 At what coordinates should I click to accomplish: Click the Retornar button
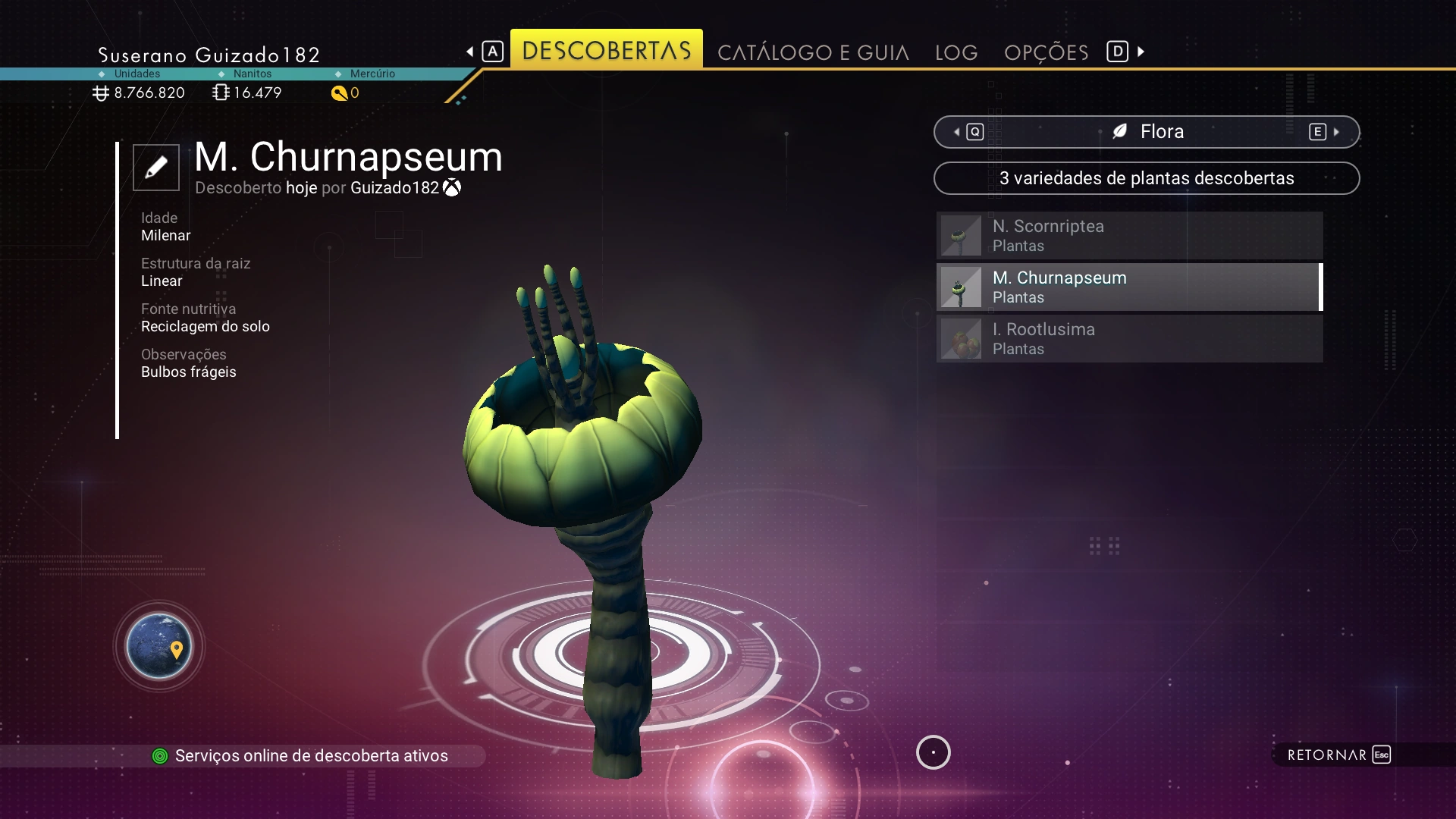(x=1338, y=755)
